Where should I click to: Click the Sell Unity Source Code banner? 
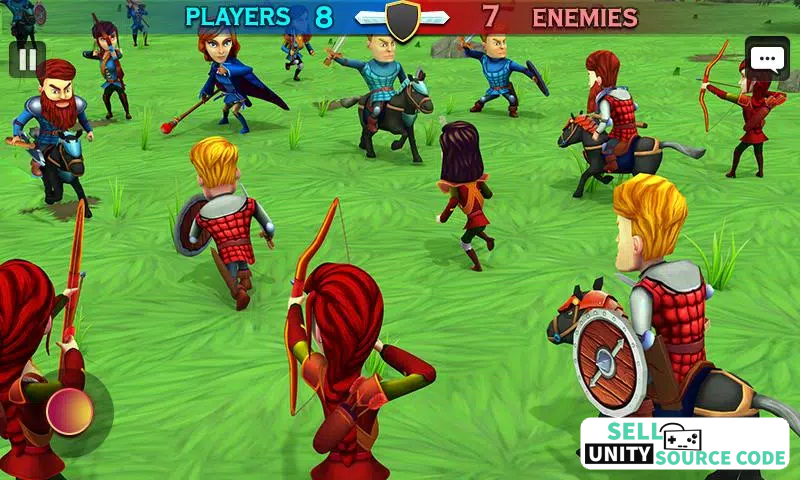point(684,444)
